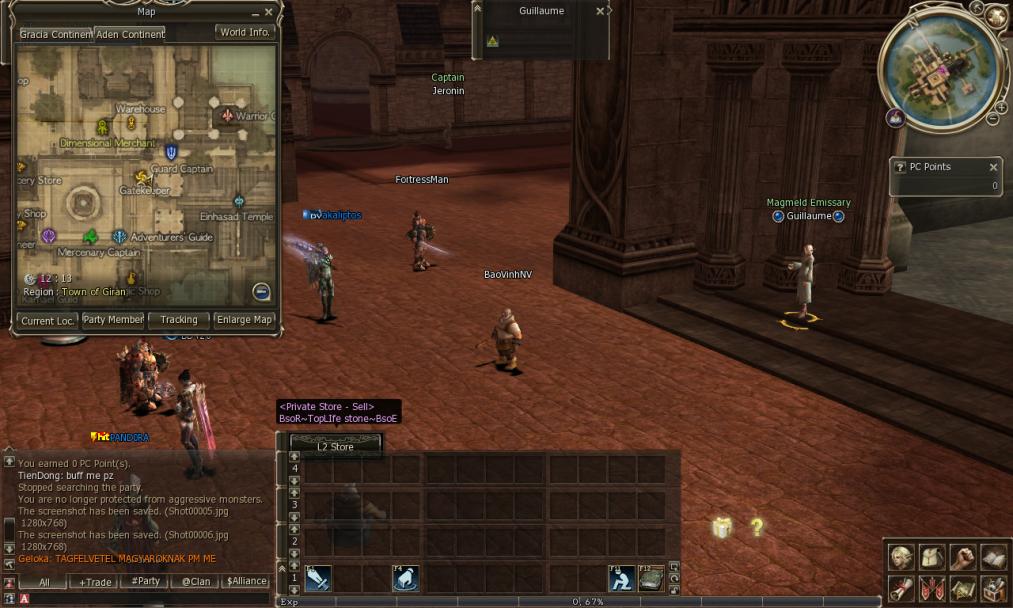Close the PC Points panel
Screen dimensions: 1013x608
click(x=993, y=167)
